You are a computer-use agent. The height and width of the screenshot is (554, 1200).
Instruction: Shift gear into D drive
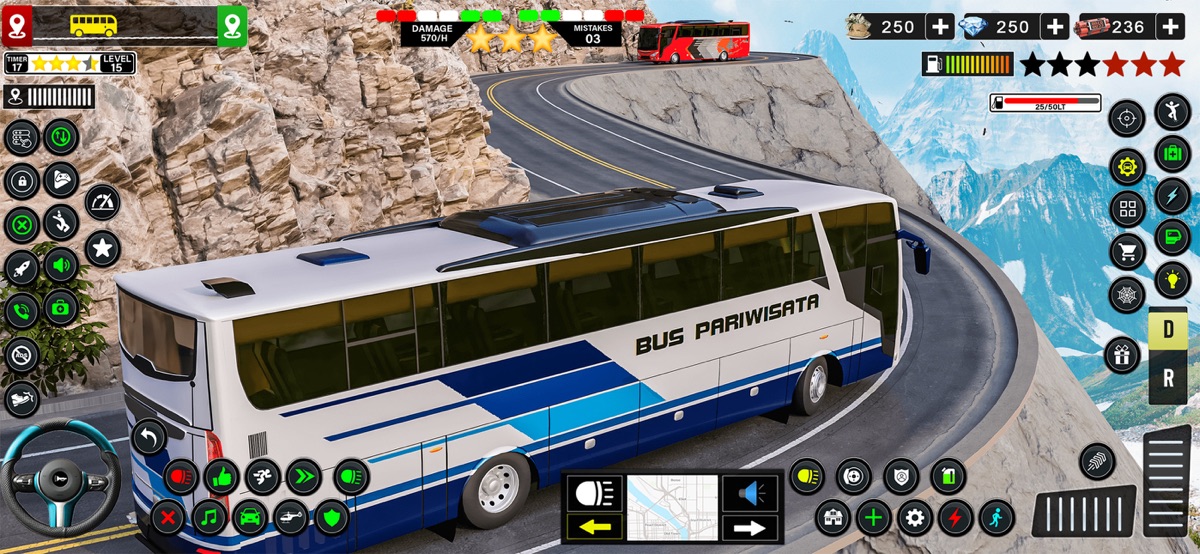point(1167,332)
